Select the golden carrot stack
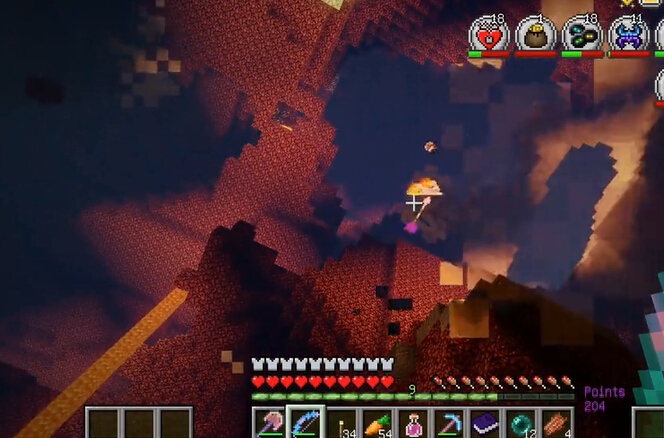This screenshot has height=438, width=664. (377, 423)
